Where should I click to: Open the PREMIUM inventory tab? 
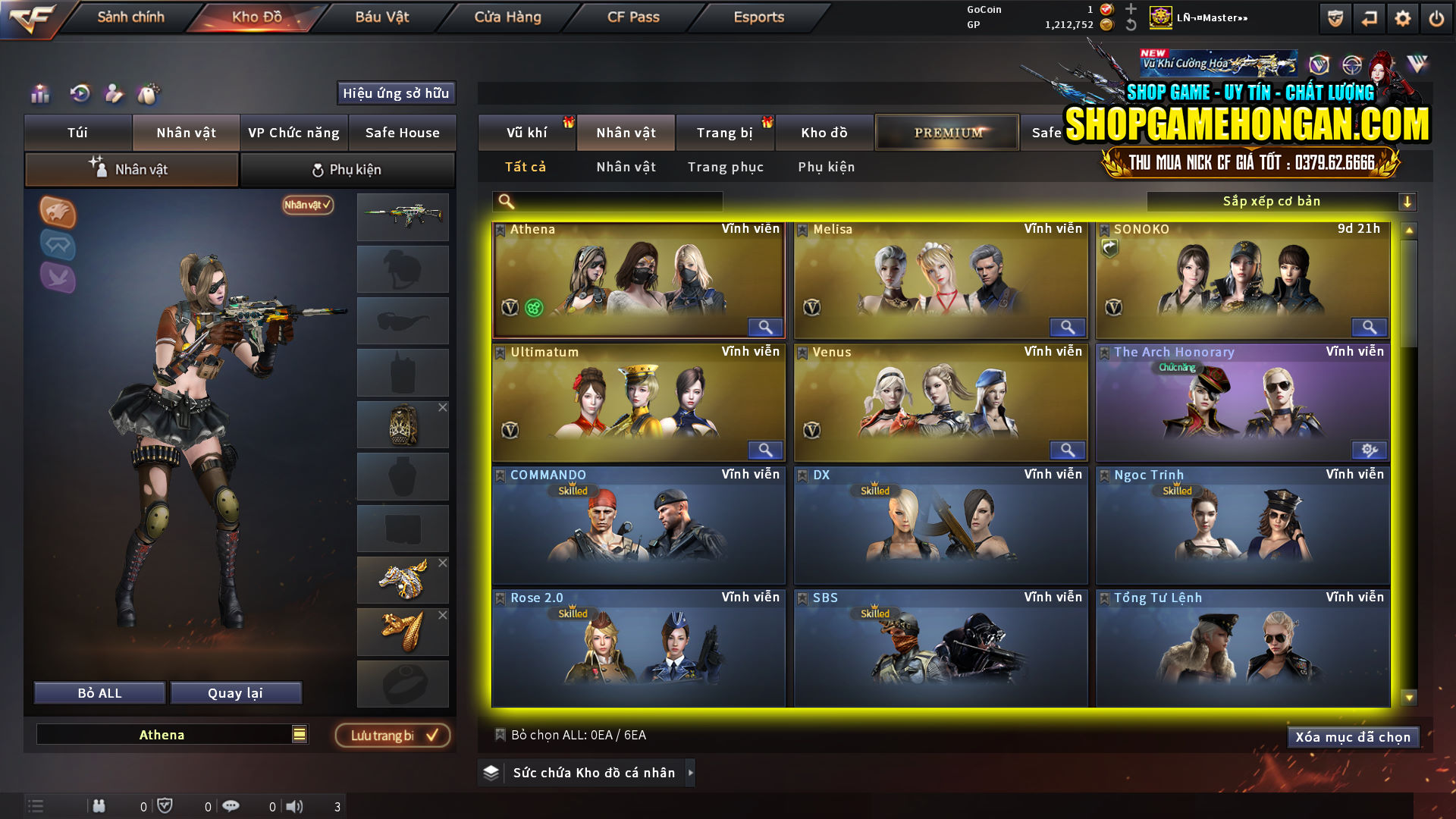(x=946, y=132)
